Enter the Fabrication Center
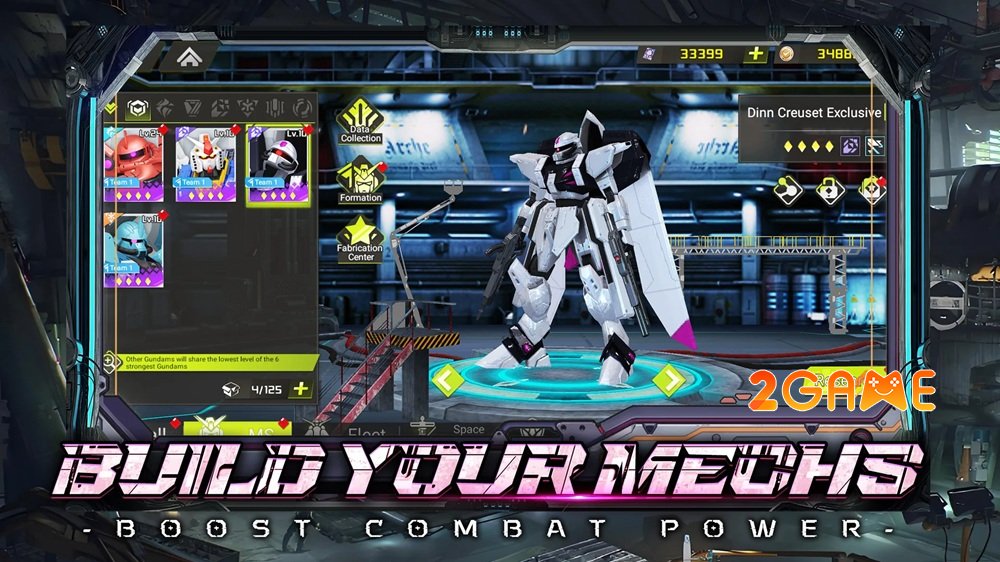This screenshot has height=562, width=1000. pyautogui.click(x=360, y=236)
